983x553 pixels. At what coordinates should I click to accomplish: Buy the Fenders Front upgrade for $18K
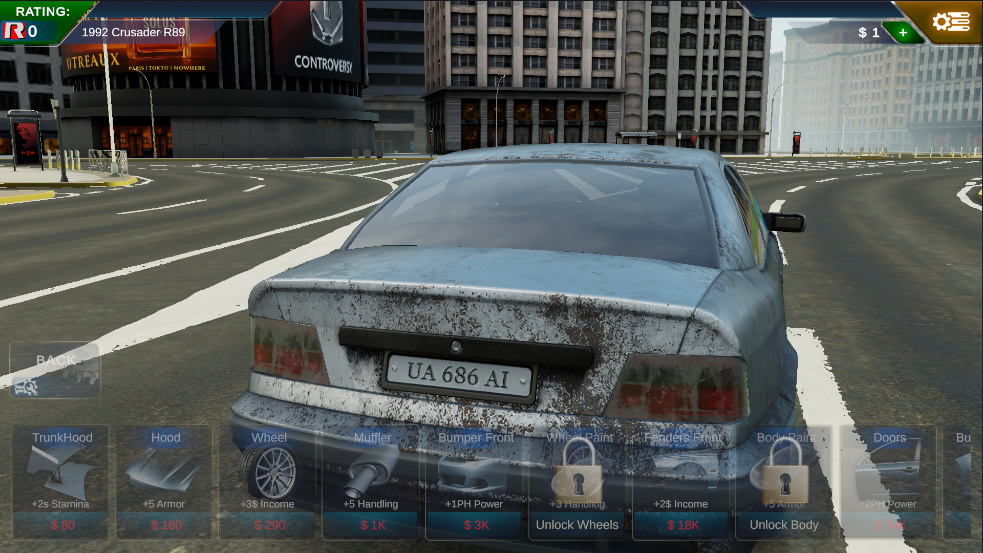pos(682,482)
